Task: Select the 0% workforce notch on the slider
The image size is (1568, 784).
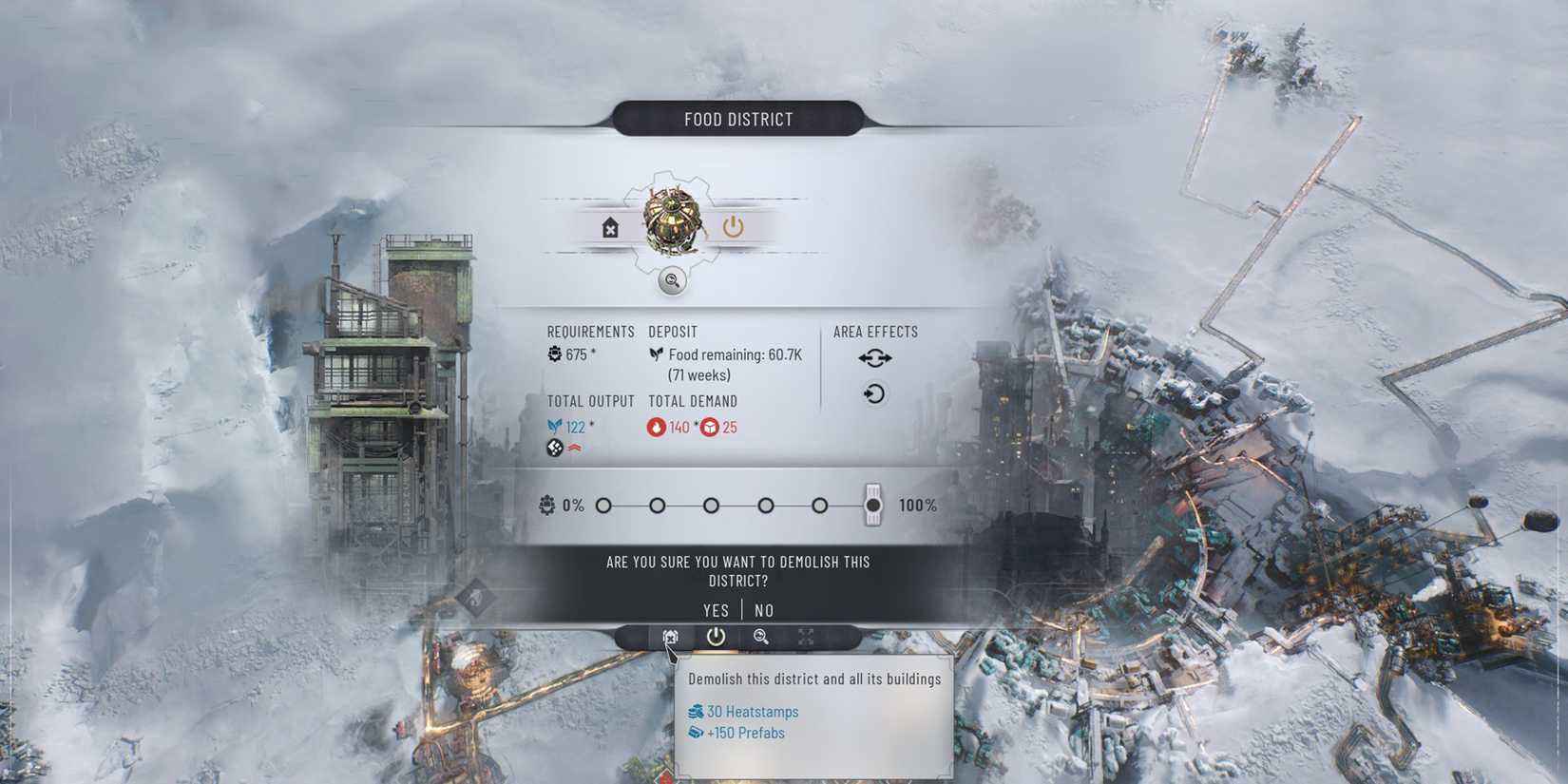Action: pyautogui.click(x=602, y=507)
